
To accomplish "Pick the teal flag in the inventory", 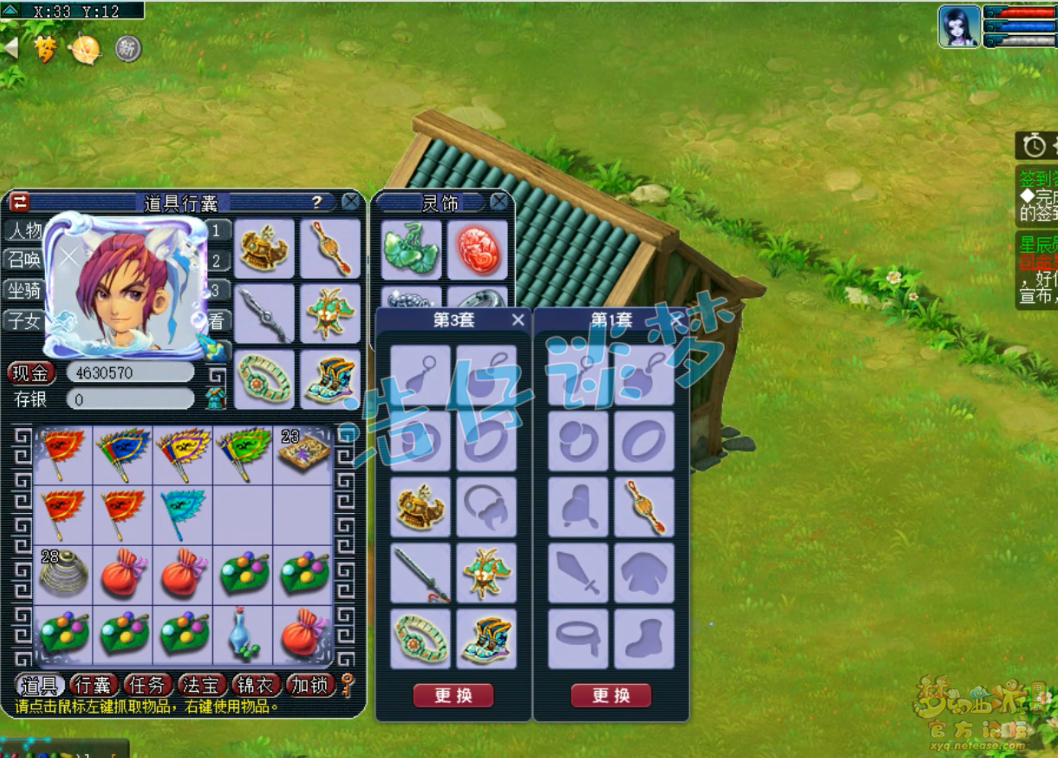I will [x=182, y=512].
